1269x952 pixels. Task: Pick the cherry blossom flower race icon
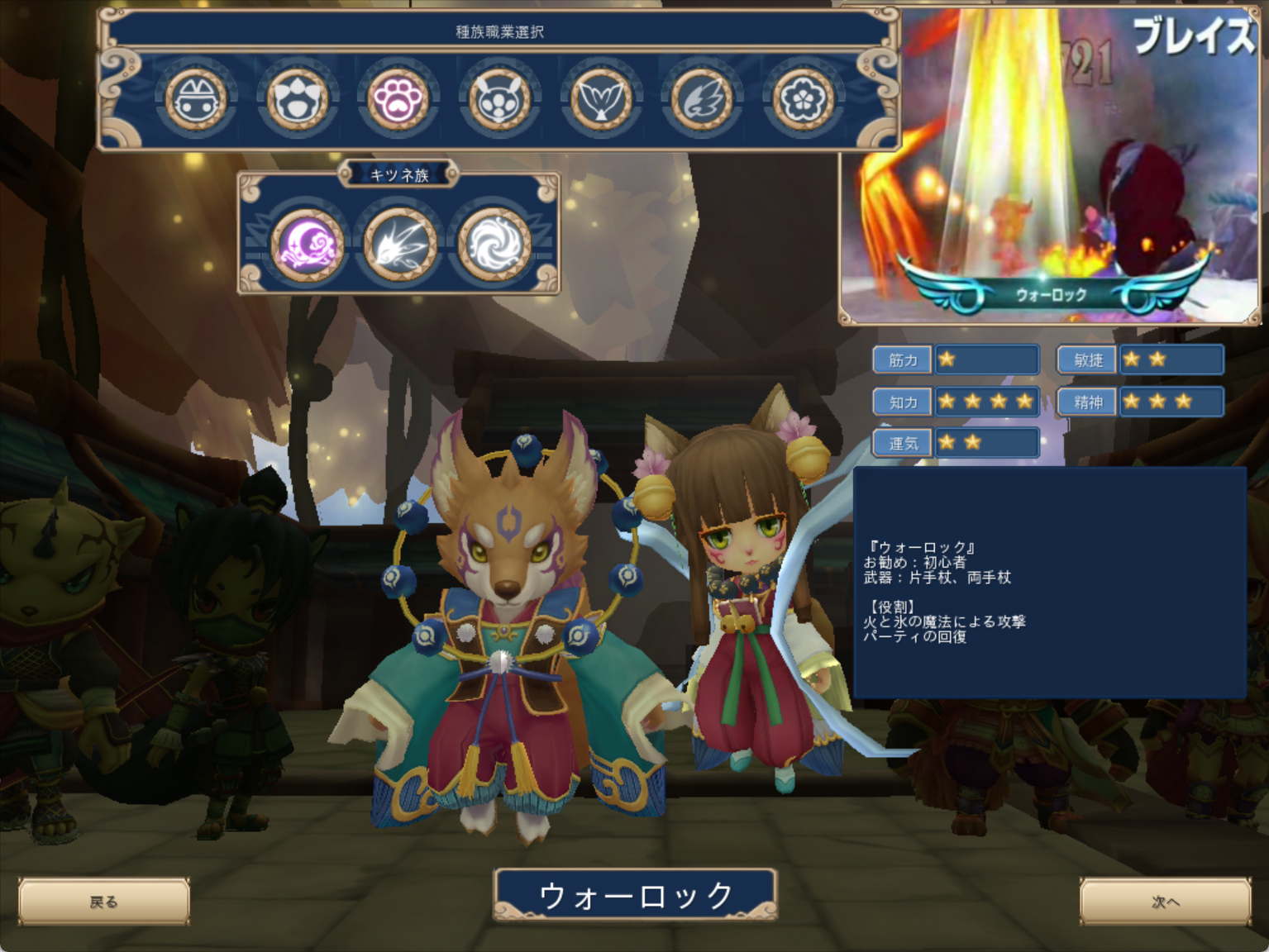coord(803,99)
